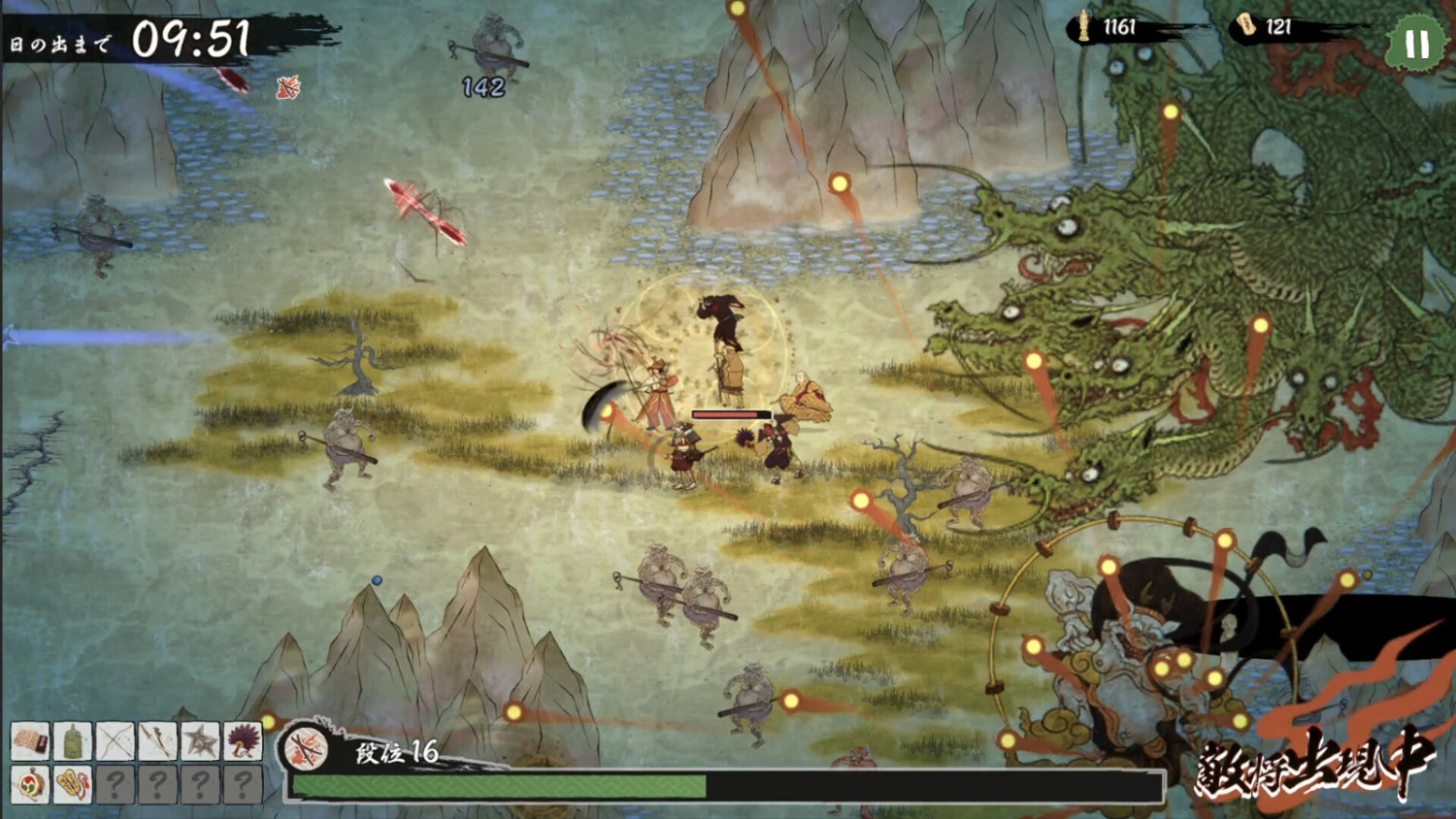
Task: Click the second locked question-mark slot
Action: pos(158,783)
